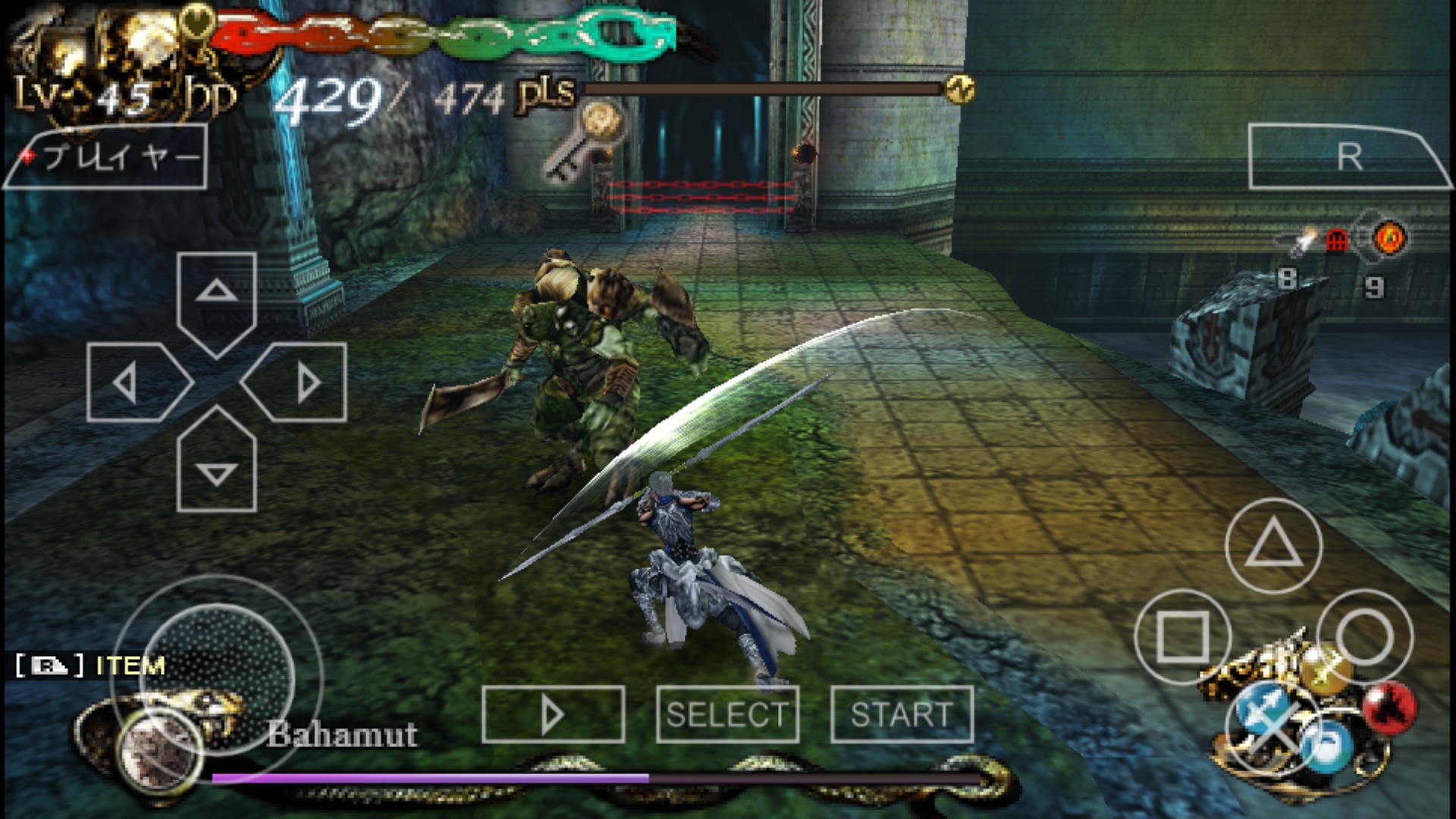Tap the cross touch button
The width and height of the screenshot is (1456, 819).
pyautogui.click(x=1273, y=727)
